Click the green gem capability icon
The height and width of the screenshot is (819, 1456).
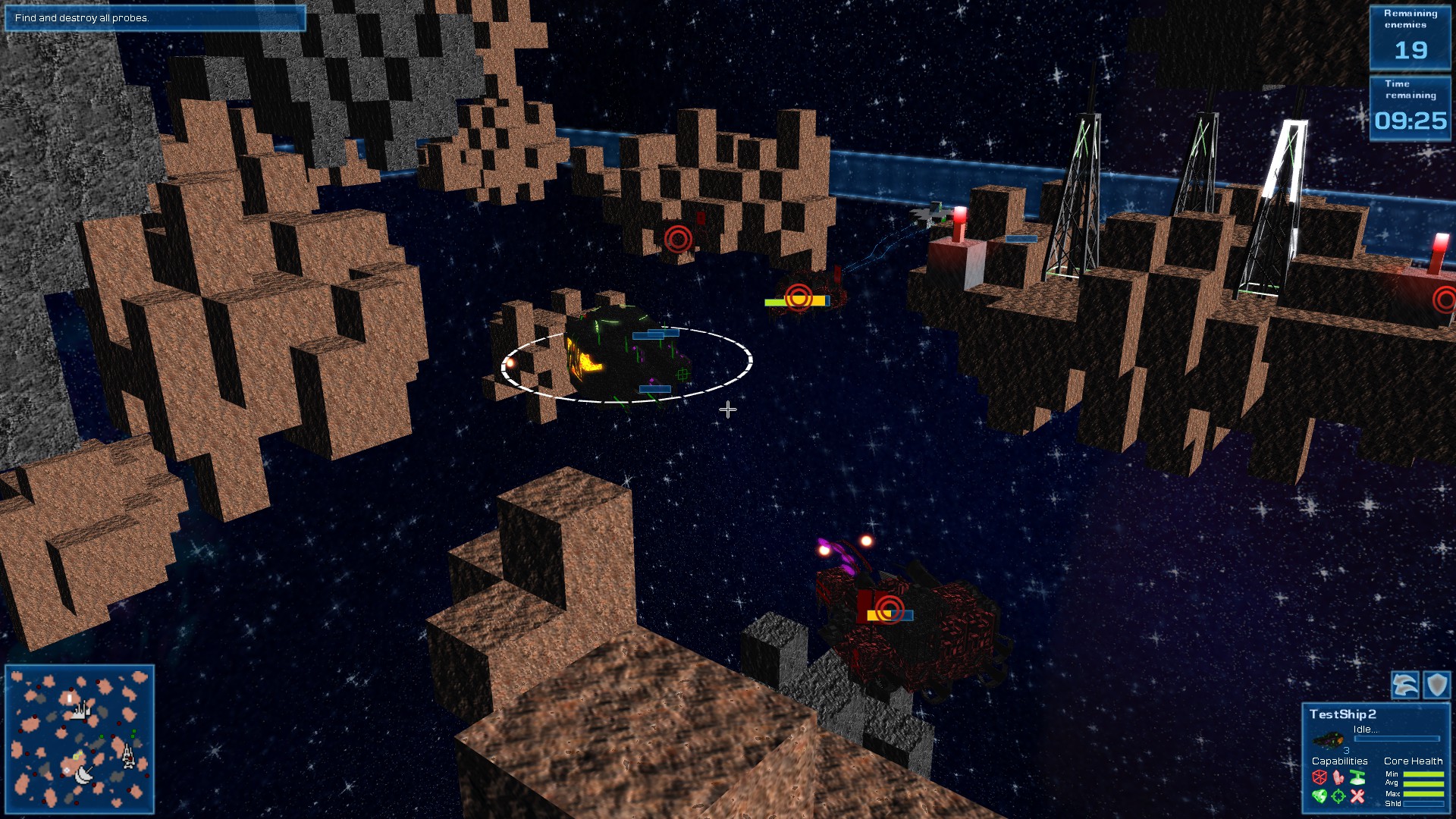click(x=1318, y=795)
